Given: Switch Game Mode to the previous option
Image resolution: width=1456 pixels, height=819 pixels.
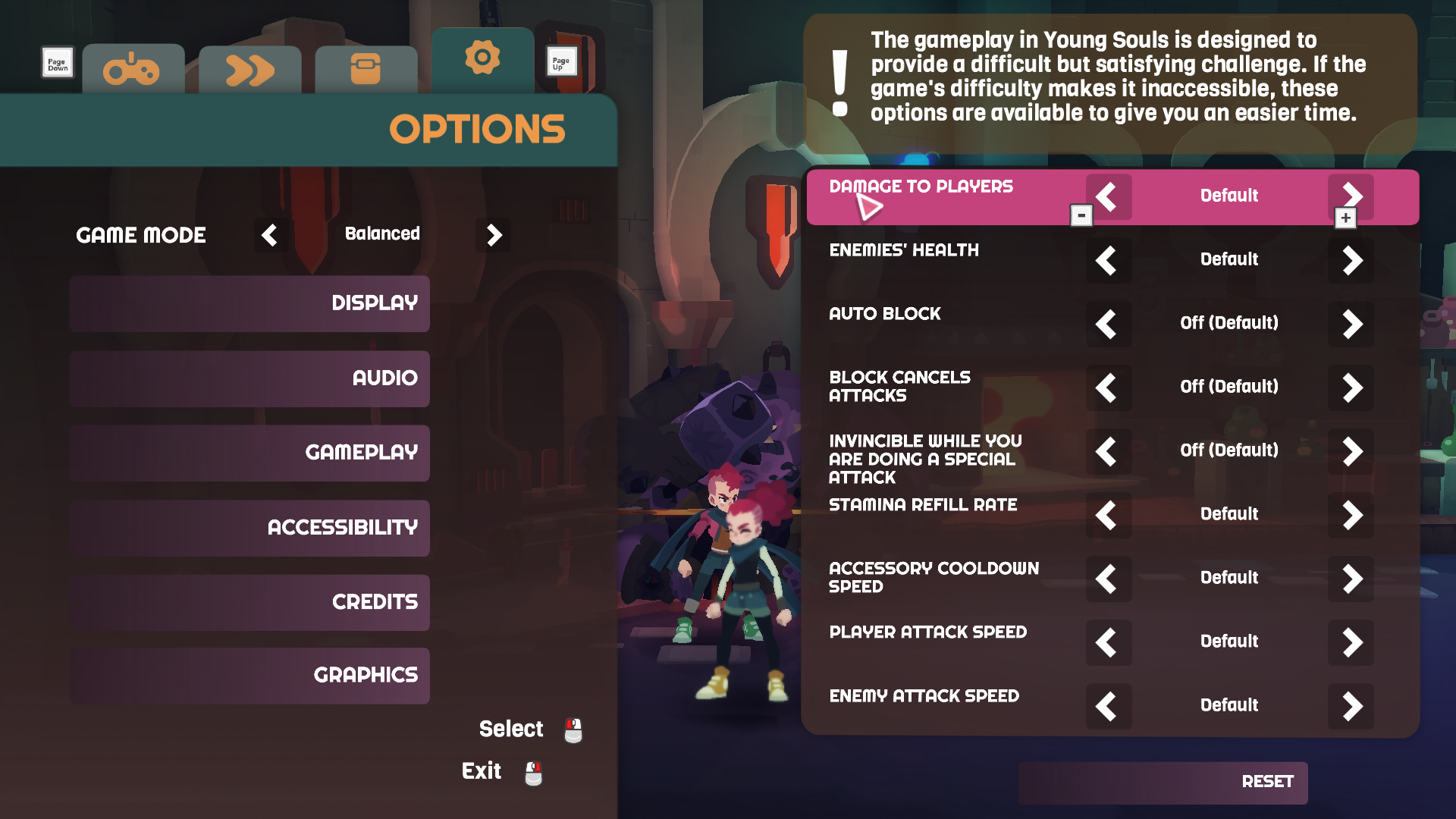Looking at the screenshot, I should tap(270, 235).
